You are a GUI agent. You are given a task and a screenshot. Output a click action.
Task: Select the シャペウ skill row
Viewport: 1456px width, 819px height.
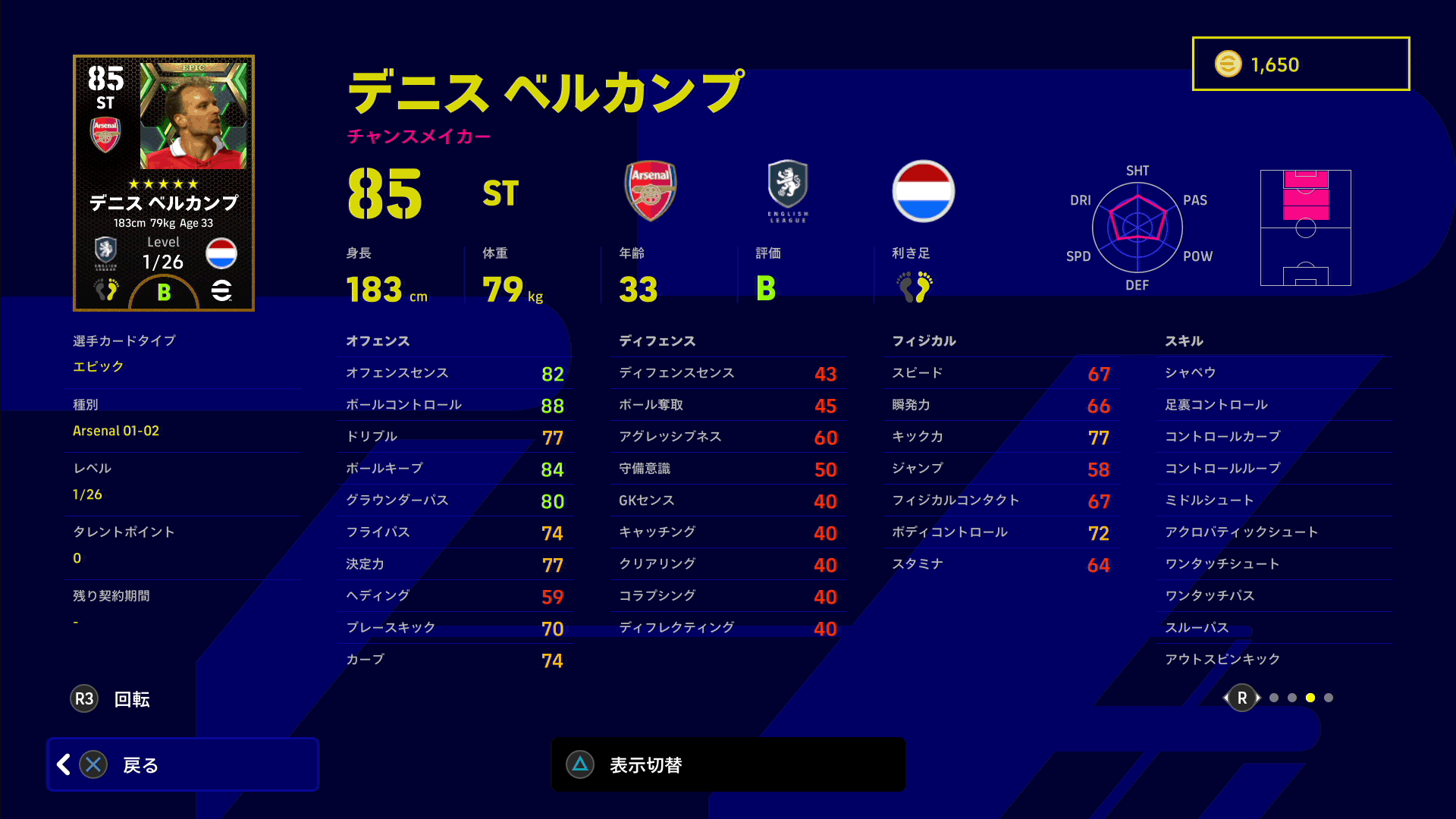(x=1274, y=373)
